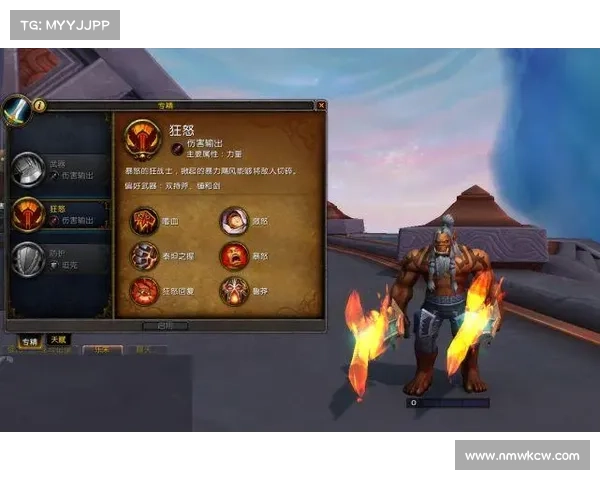Viewport: 600px width, 480px height.
Task: Click the Bloodthirst (嗜血) ability icon
Action: point(144,220)
